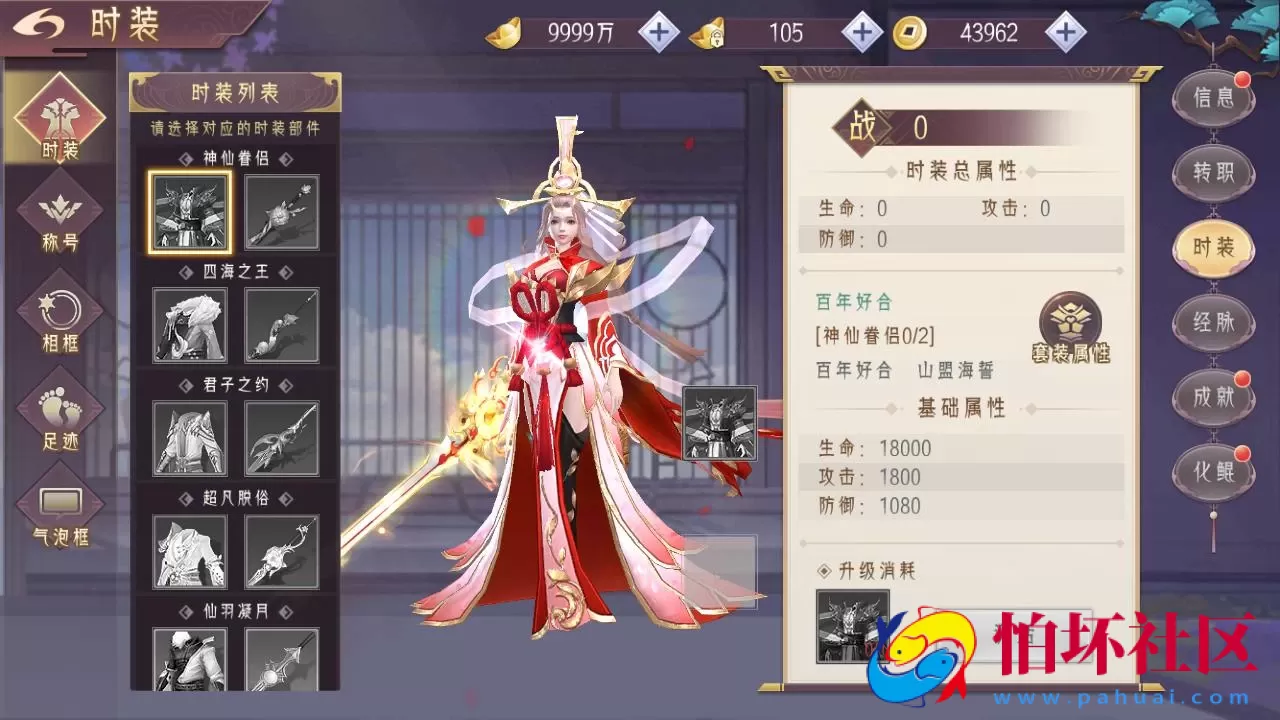Click the 转职 class change button

pos(1212,173)
